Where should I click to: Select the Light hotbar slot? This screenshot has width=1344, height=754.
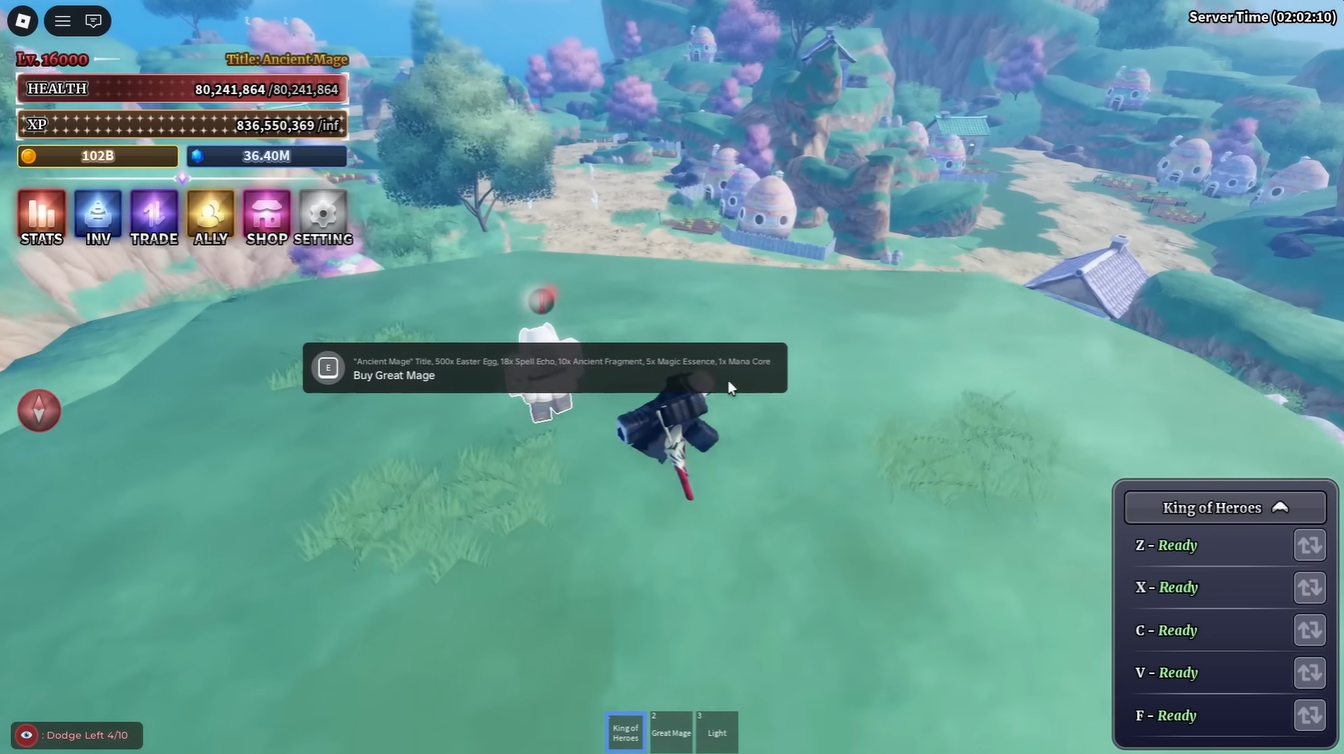click(716, 731)
